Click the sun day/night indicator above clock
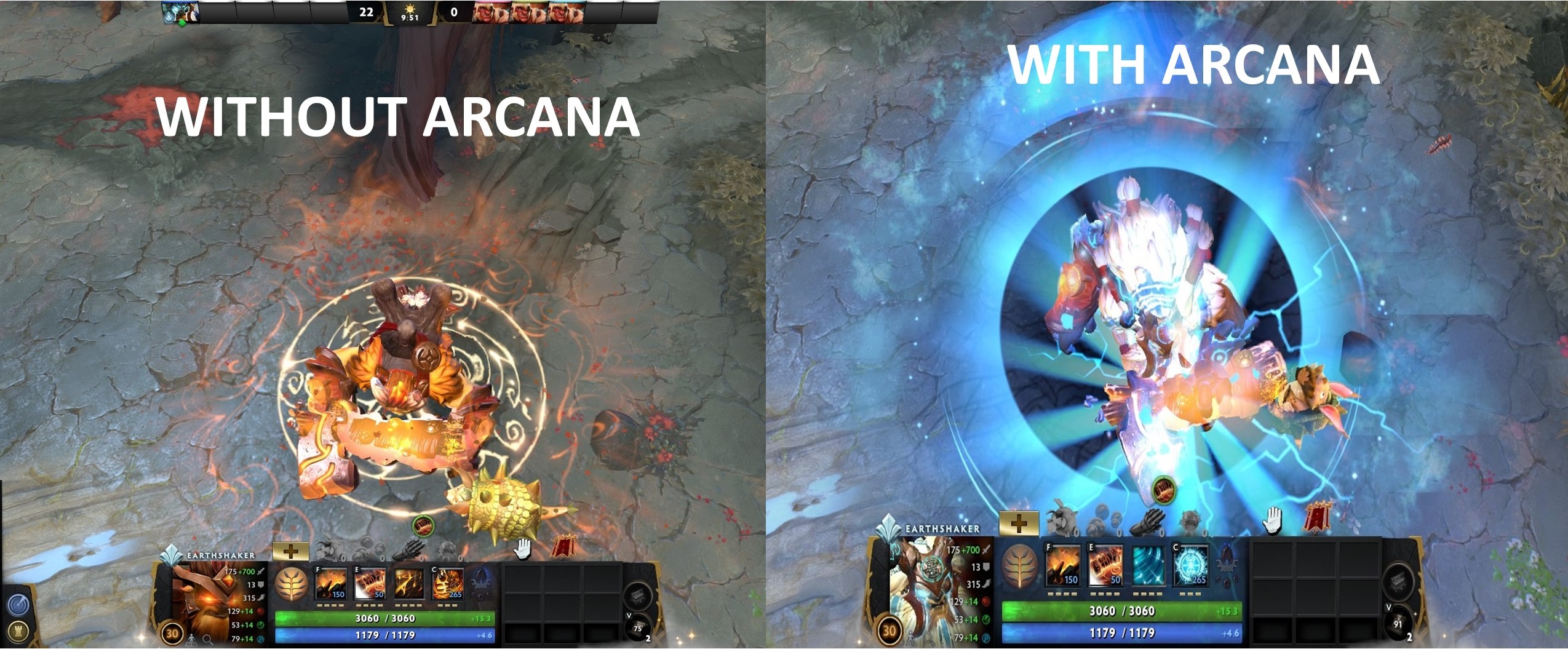Image resolution: width=1568 pixels, height=649 pixels. tap(410, 9)
